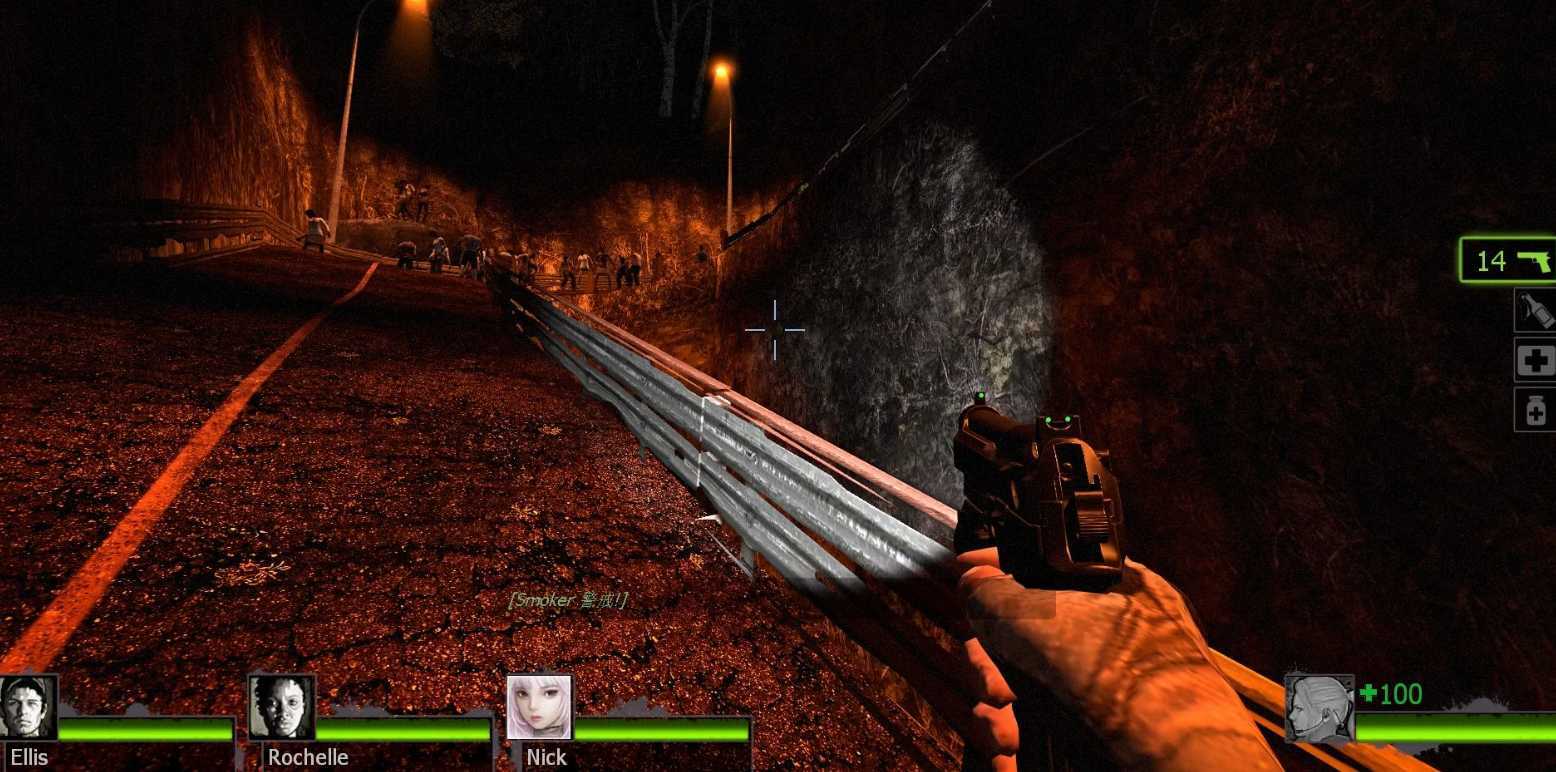Select the pistol weapon slot

[x=1508, y=261]
